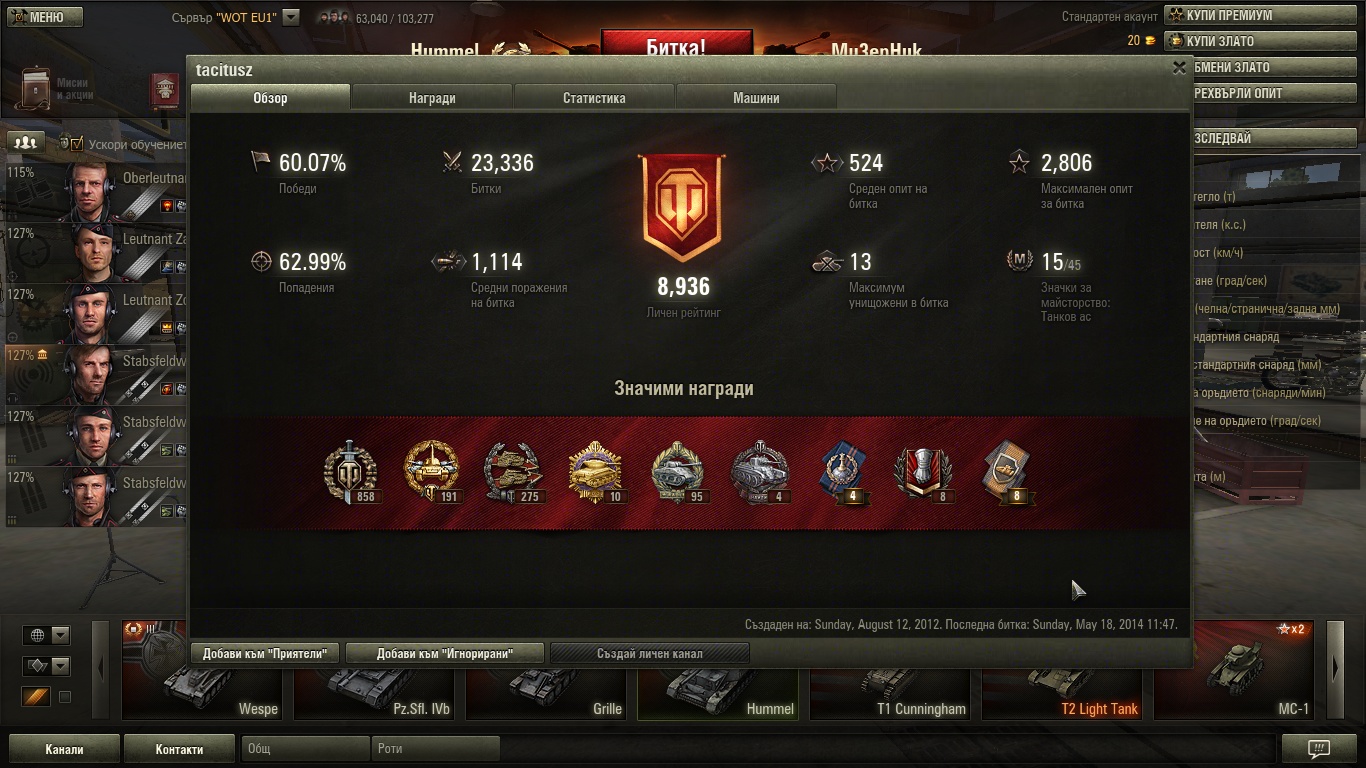
Task: Close the tacitusz profile window
Action: (x=1179, y=68)
